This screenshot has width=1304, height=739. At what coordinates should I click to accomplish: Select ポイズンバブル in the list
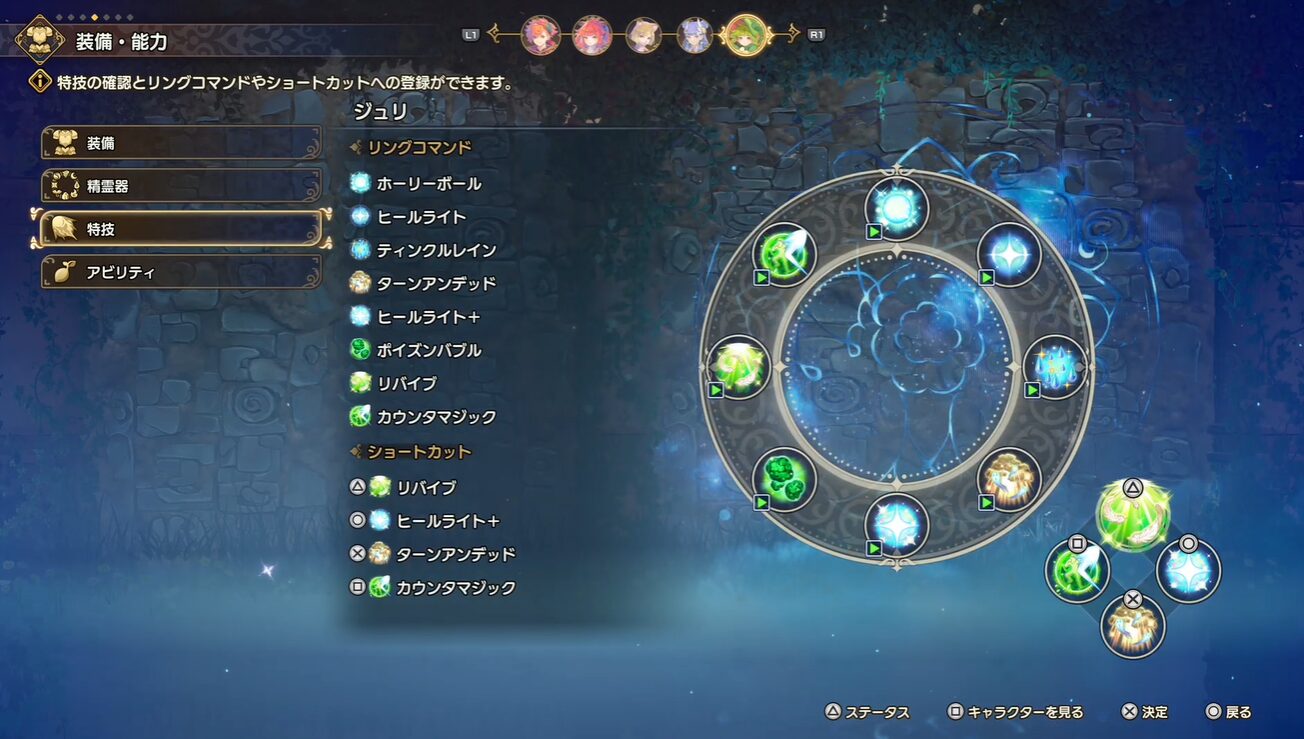428,350
